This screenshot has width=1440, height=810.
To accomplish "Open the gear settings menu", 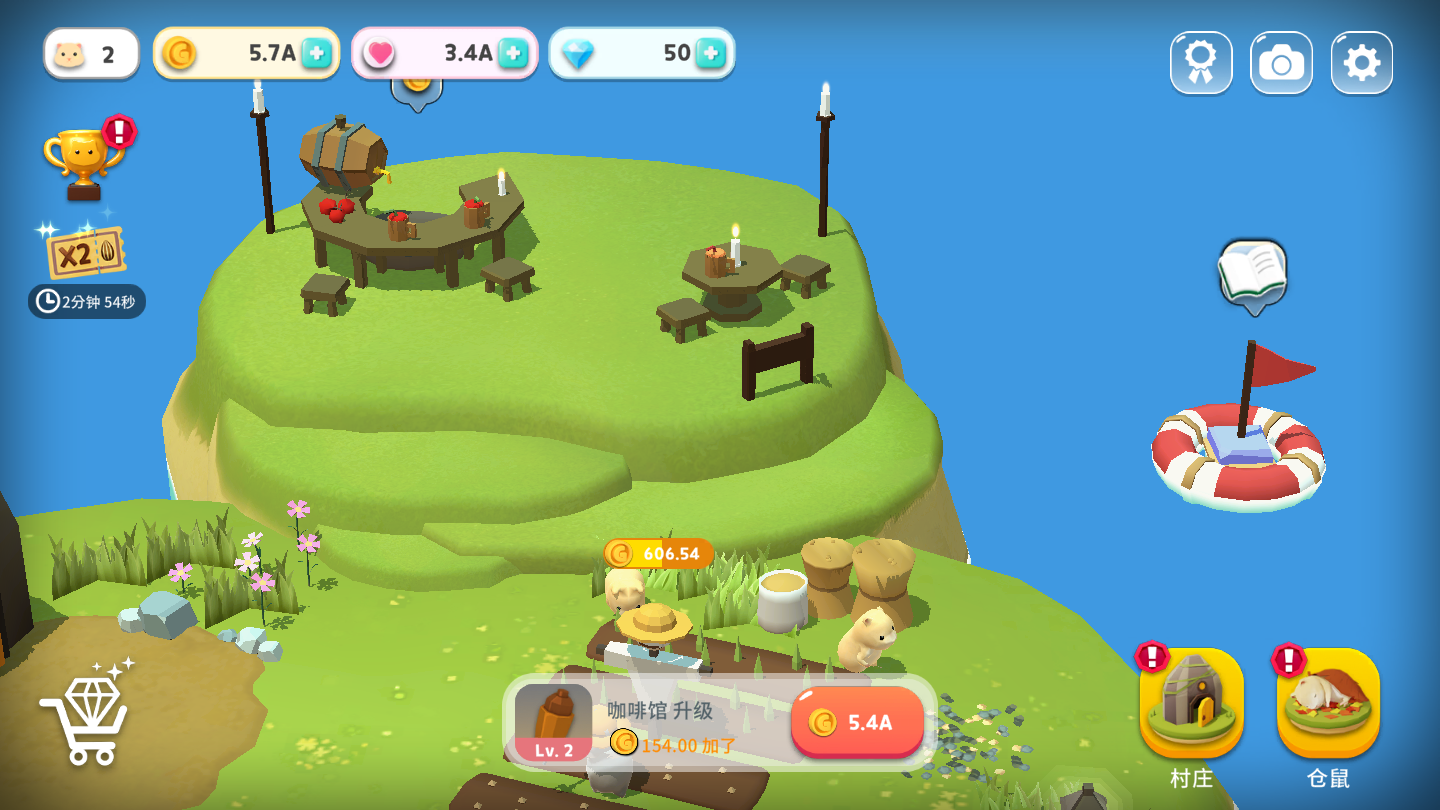I will click(x=1361, y=63).
